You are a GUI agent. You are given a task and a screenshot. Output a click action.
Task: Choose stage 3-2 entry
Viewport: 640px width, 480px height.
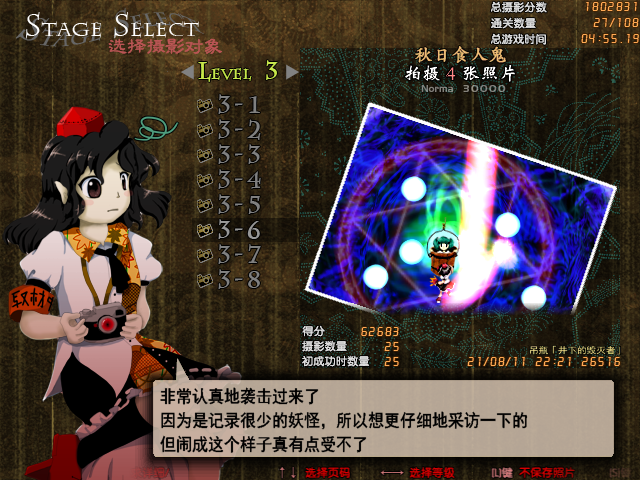[237, 129]
